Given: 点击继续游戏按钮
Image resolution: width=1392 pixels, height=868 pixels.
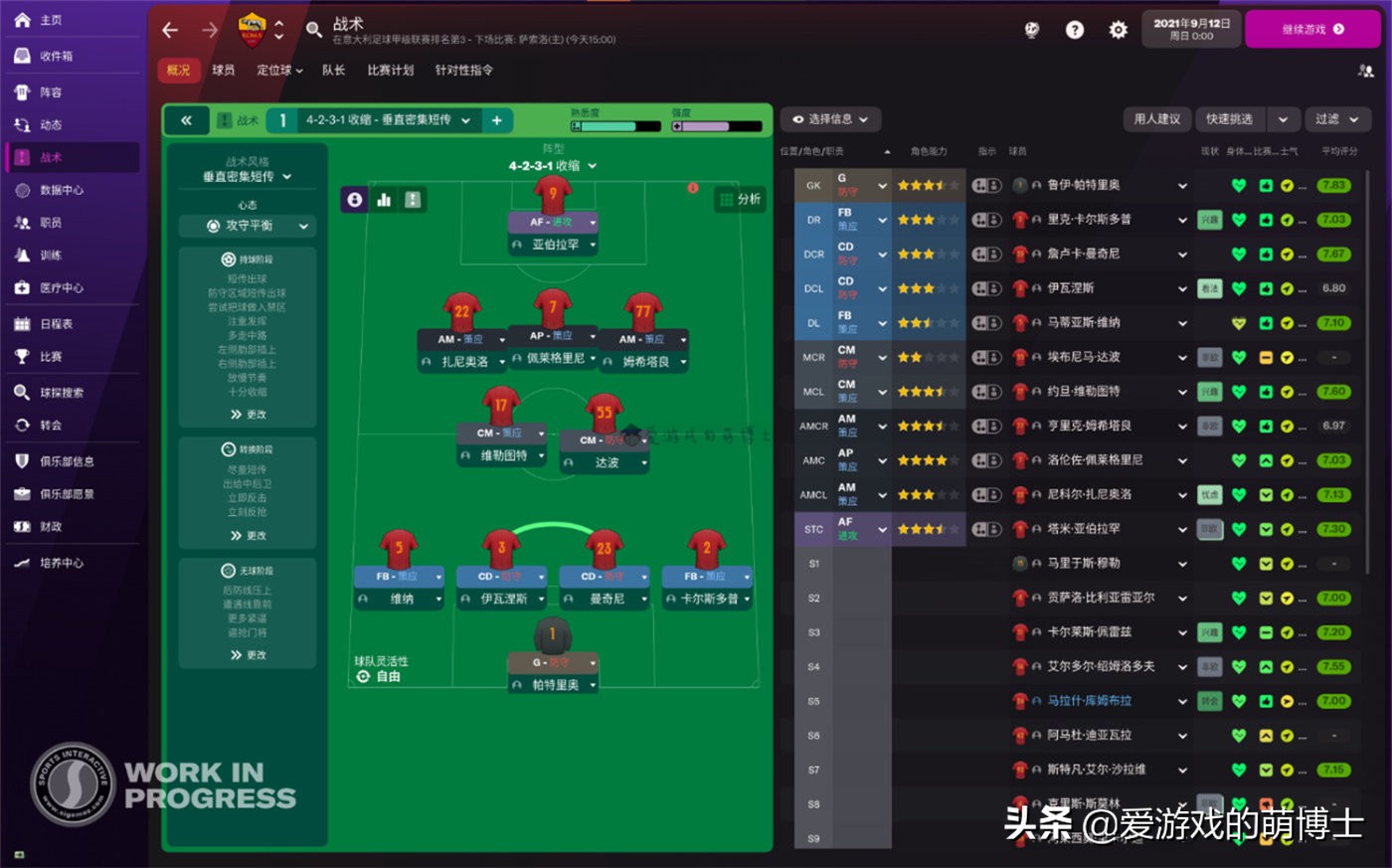Looking at the screenshot, I should [1312, 30].
